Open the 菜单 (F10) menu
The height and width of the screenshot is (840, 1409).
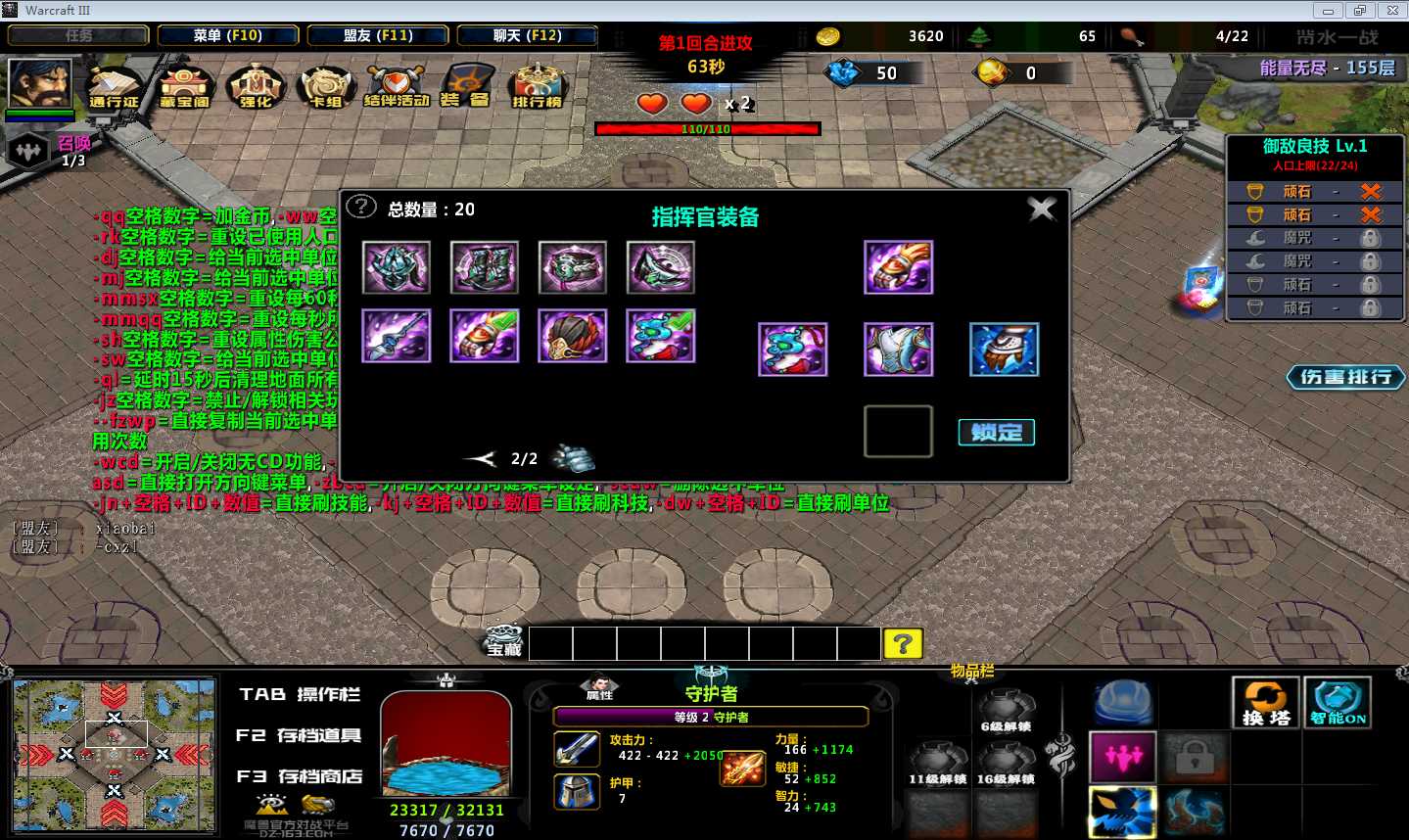226,34
